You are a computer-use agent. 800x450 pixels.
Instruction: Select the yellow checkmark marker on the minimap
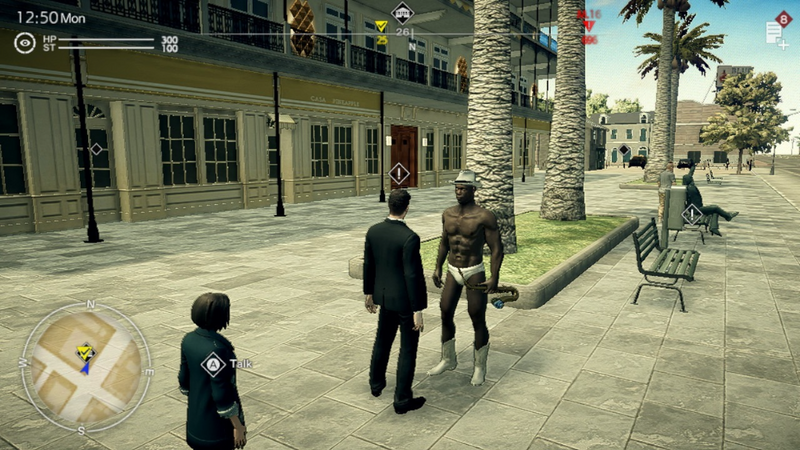click(x=85, y=351)
